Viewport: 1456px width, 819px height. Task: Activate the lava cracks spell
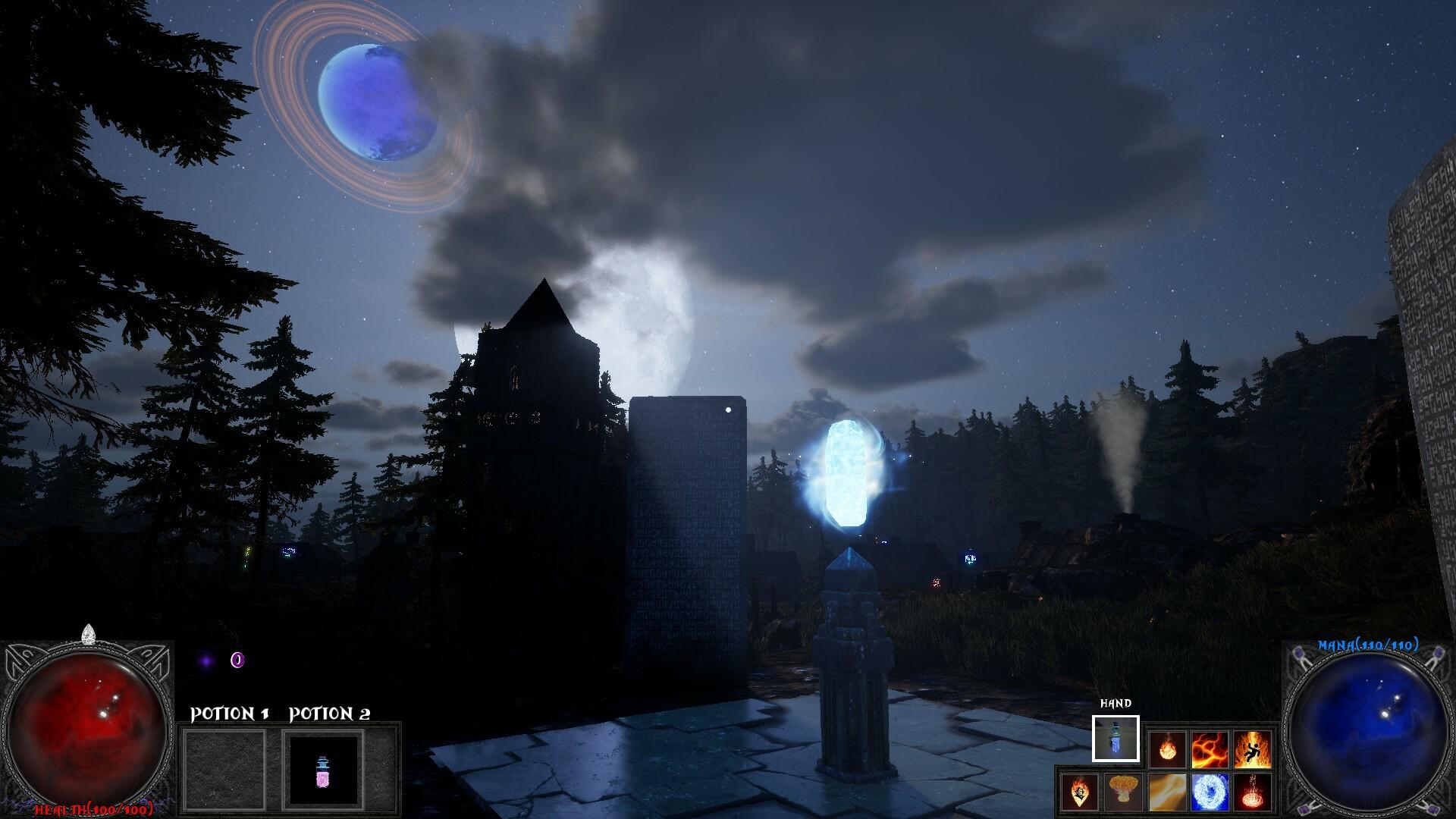point(1210,749)
